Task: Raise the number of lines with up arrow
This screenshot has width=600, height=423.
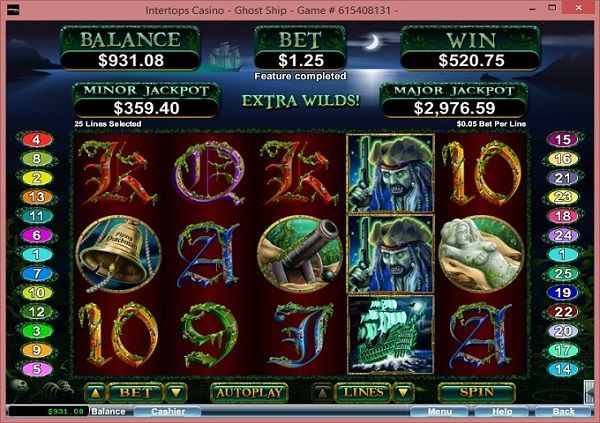Action: click(320, 392)
